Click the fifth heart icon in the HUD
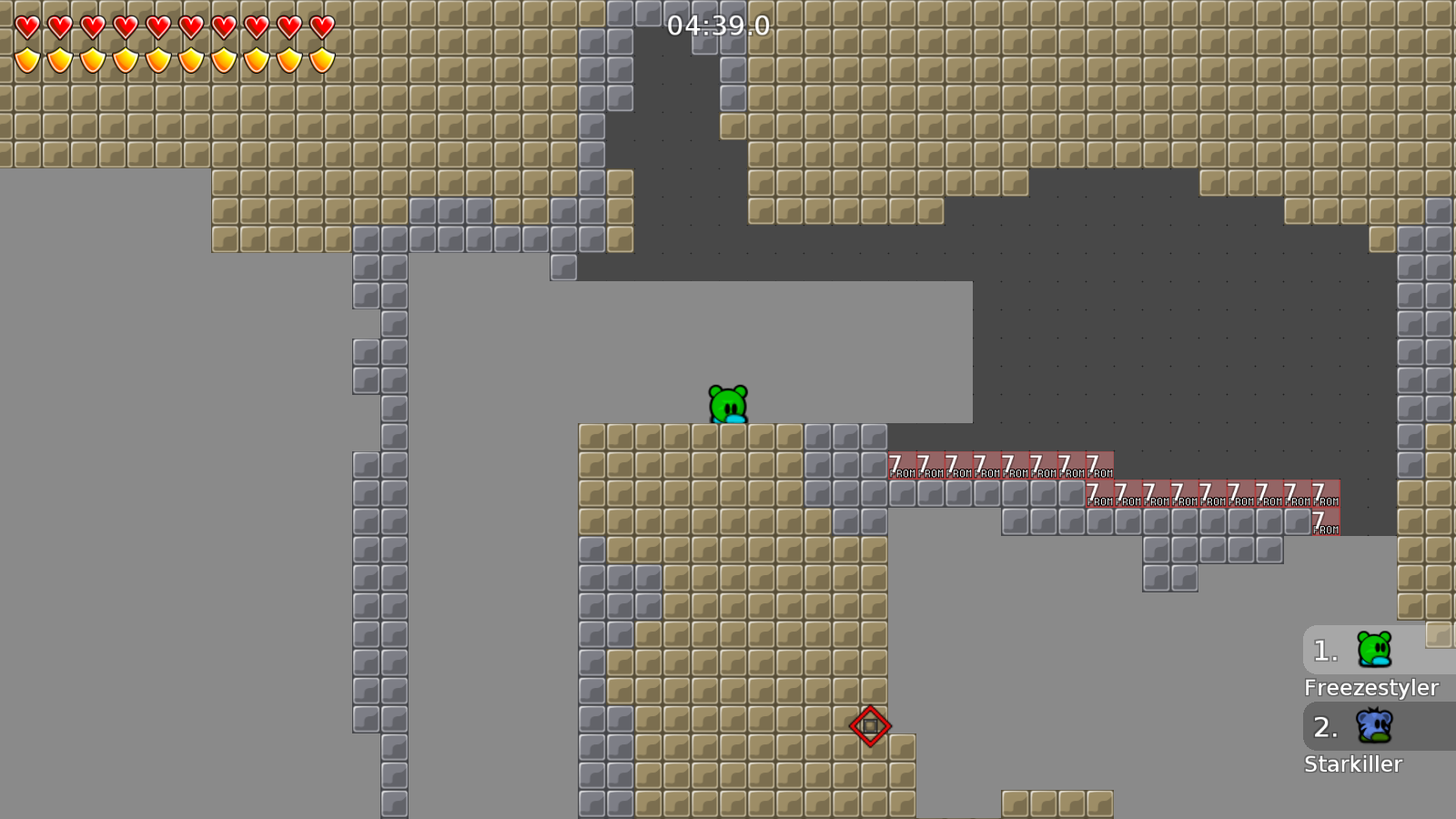This screenshot has height=819, width=1456. point(157,29)
